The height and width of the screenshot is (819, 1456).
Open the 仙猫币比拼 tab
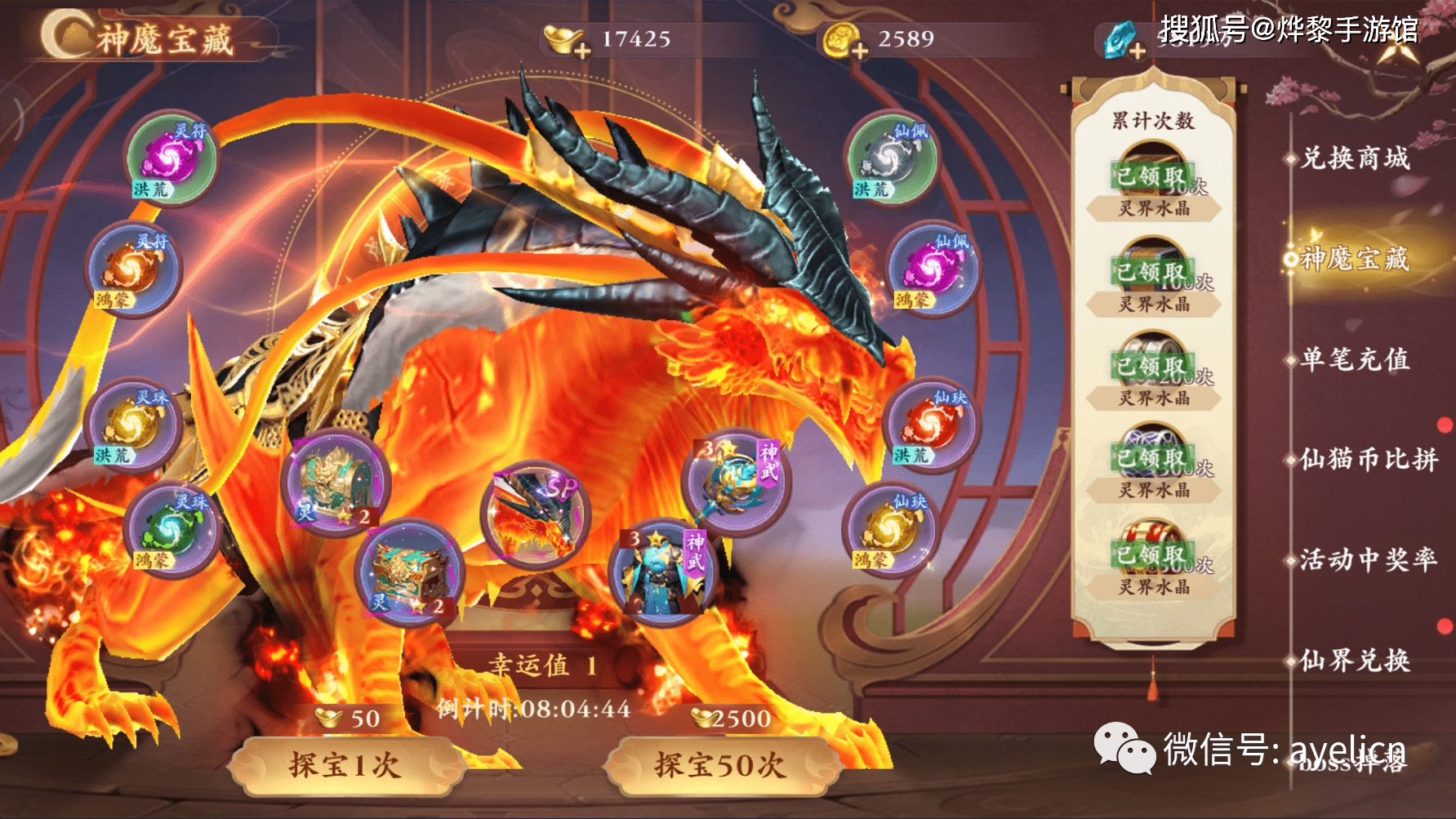tap(1368, 460)
